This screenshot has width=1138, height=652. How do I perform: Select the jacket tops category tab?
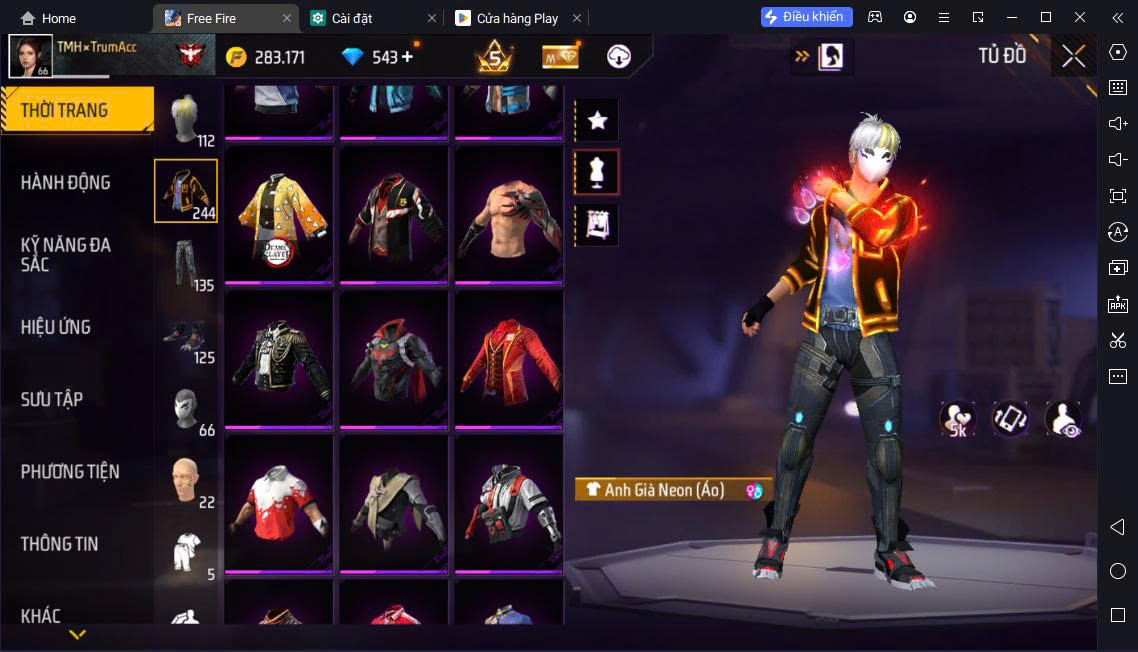pos(186,191)
